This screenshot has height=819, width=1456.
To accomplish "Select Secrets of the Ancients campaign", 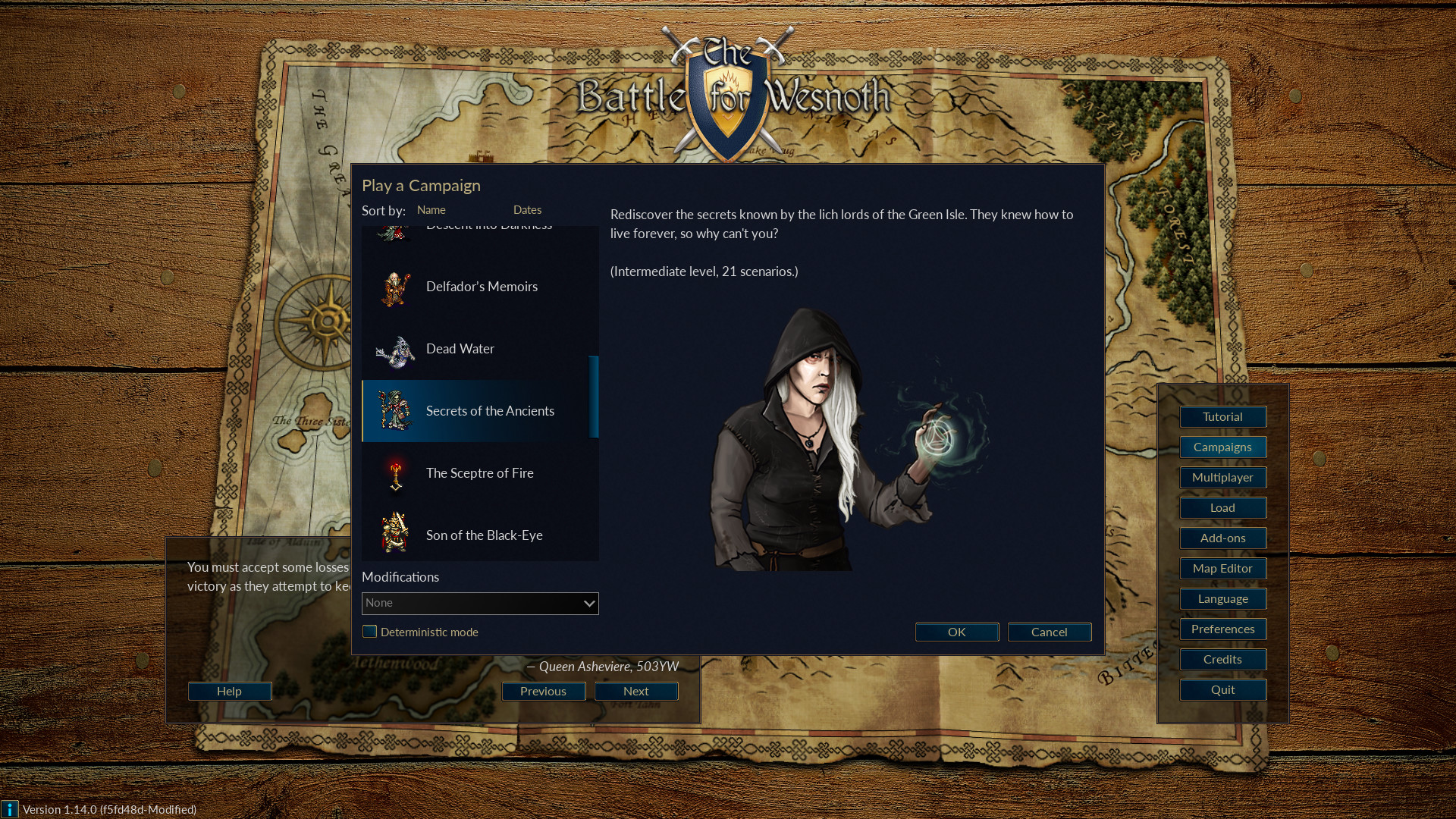I will (x=489, y=411).
